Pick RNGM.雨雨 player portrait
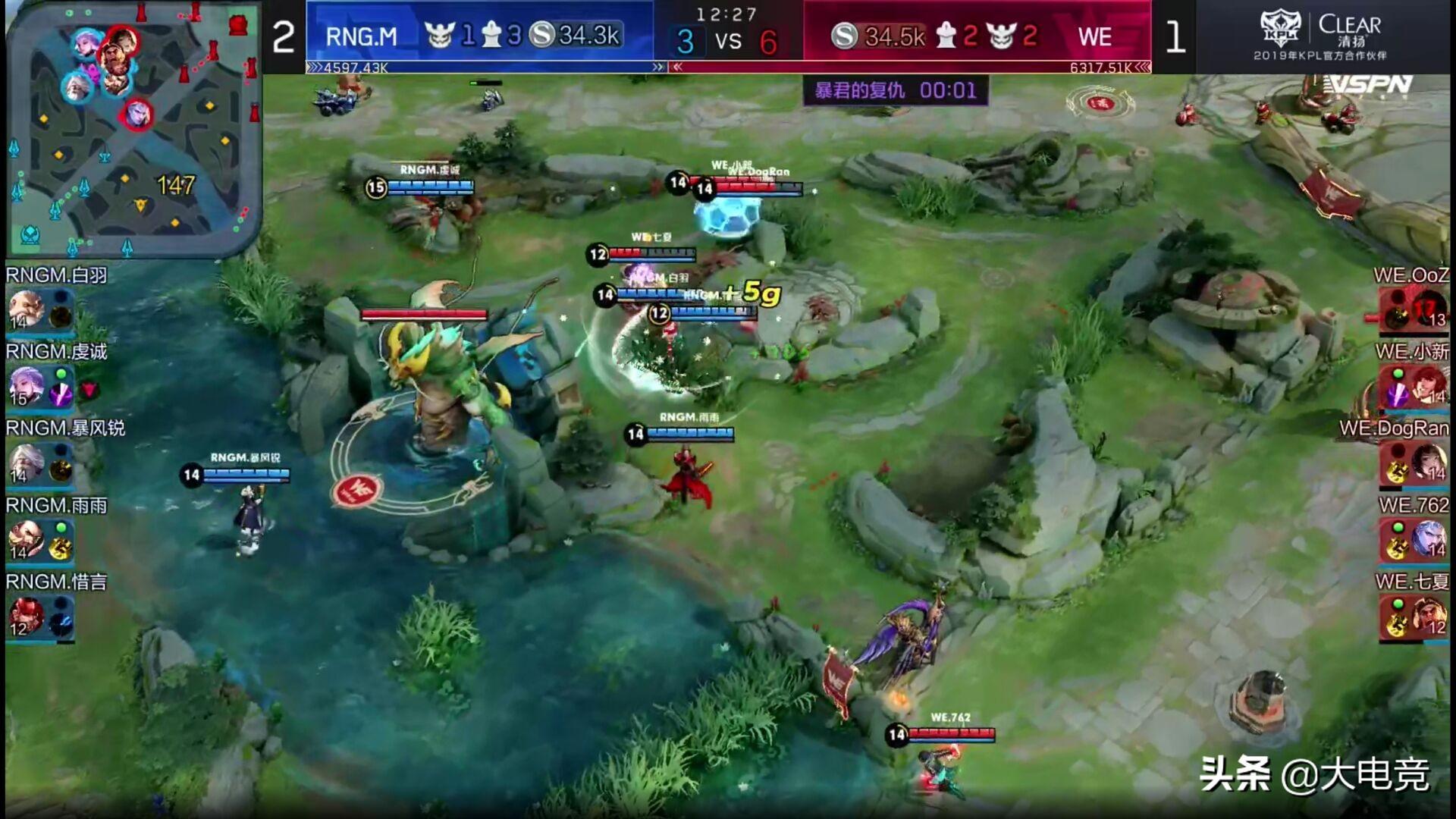The height and width of the screenshot is (819, 1456). [27, 538]
